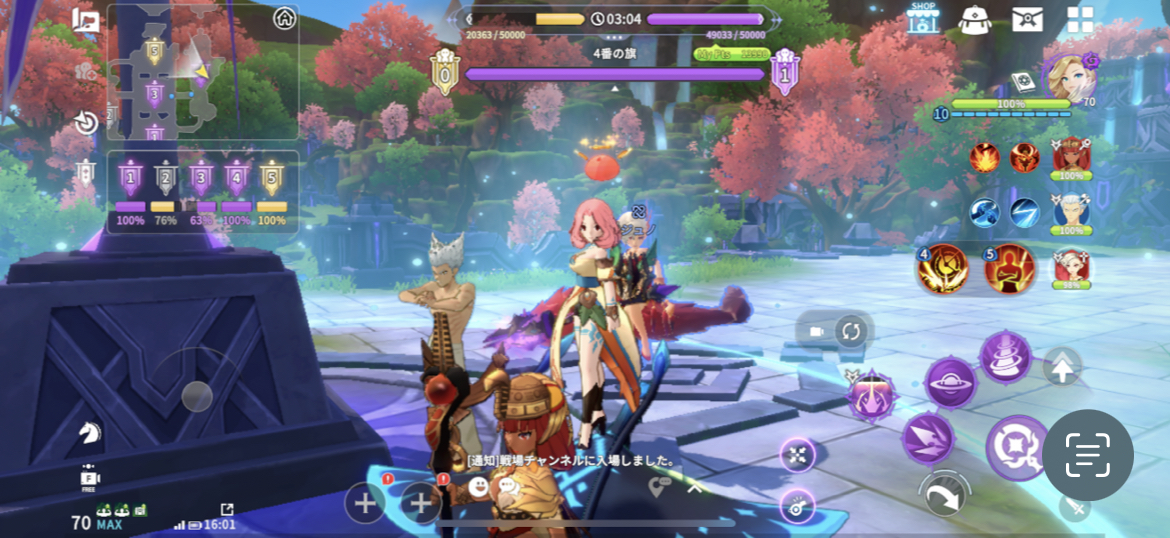Activate the tornado spiral skill
Screen dimensions: 1170x538
pyautogui.click(x=1005, y=356)
